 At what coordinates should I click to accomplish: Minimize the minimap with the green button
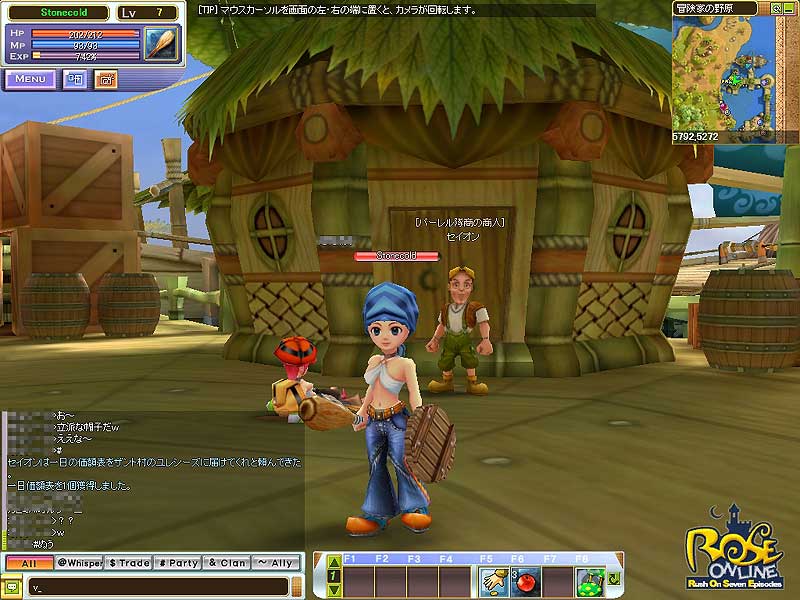pyautogui.click(x=790, y=8)
